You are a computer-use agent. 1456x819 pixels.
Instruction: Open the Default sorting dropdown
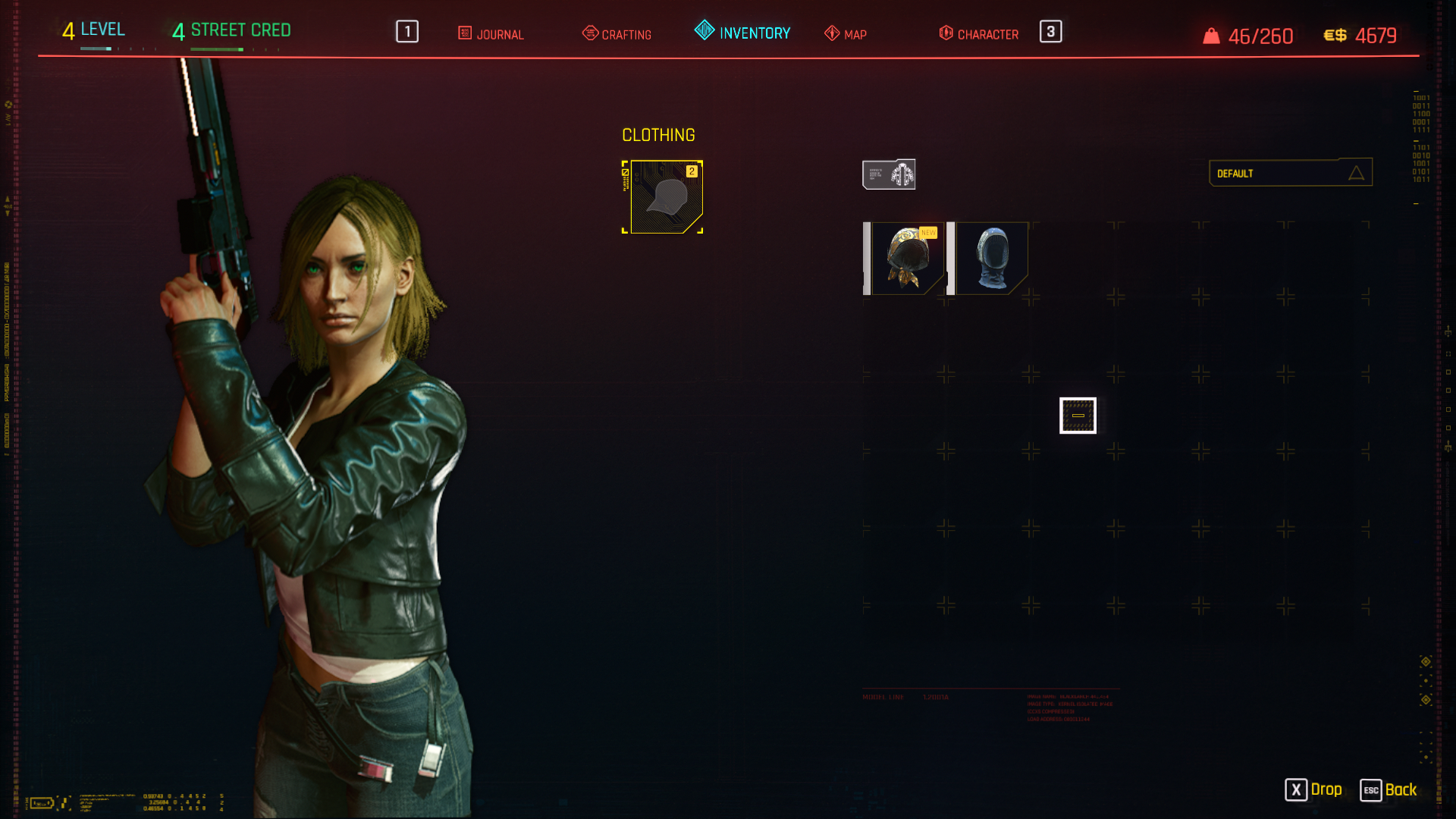coord(1290,173)
